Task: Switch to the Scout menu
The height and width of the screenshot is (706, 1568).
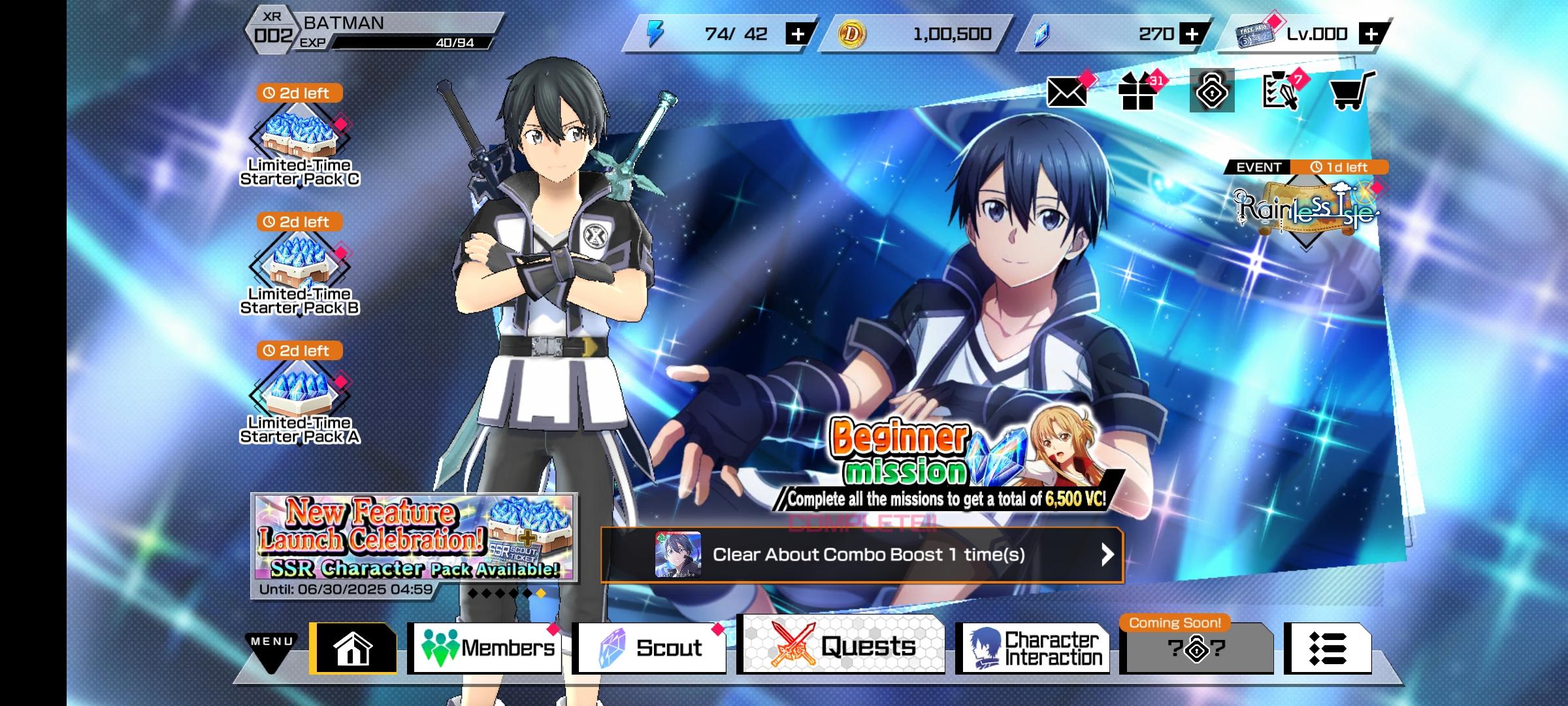Action: click(650, 648)
